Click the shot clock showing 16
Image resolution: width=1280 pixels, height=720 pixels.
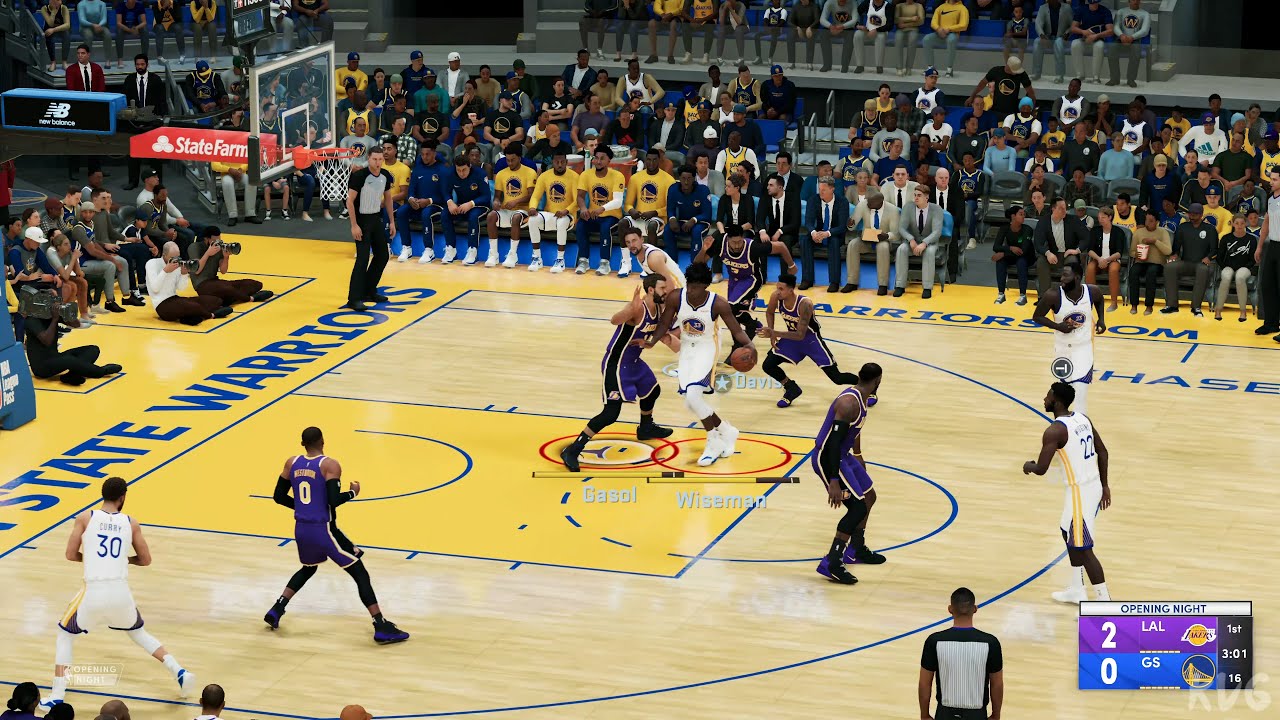coord(1235,678)
